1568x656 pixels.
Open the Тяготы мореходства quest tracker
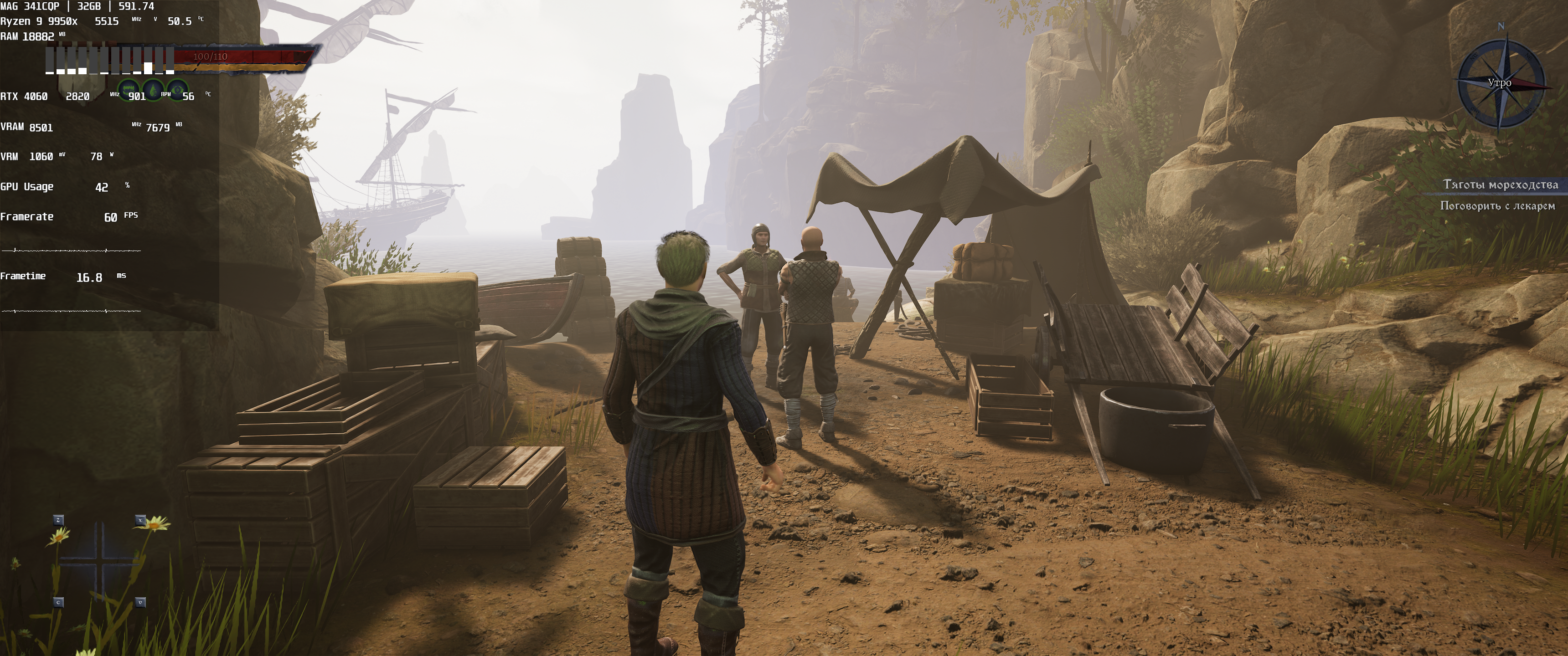click(x=1501, y=184)
